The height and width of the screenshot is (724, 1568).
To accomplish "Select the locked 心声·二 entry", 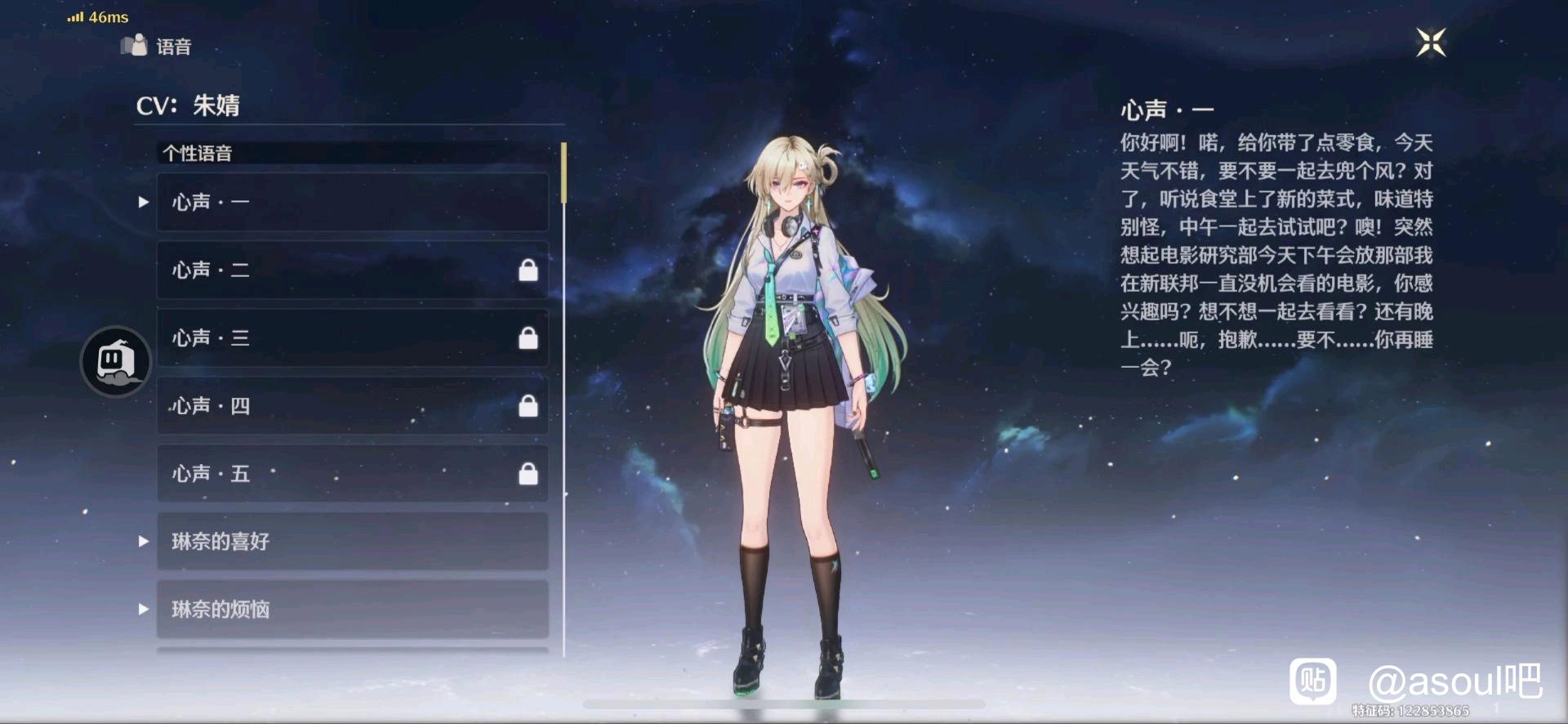I will [x=352, y=270].
